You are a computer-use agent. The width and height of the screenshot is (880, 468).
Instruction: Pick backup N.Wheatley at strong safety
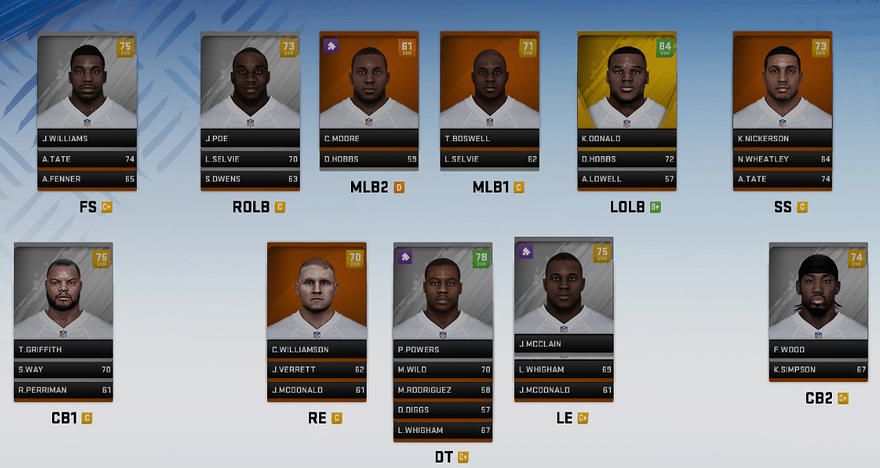tap(782, 158)
